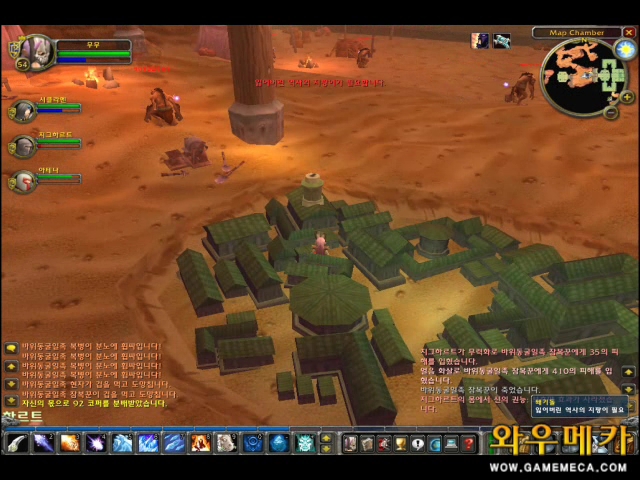Select party member 아테나's portrait
Screen dimensions: 640x480
click(x=23, y=181)
